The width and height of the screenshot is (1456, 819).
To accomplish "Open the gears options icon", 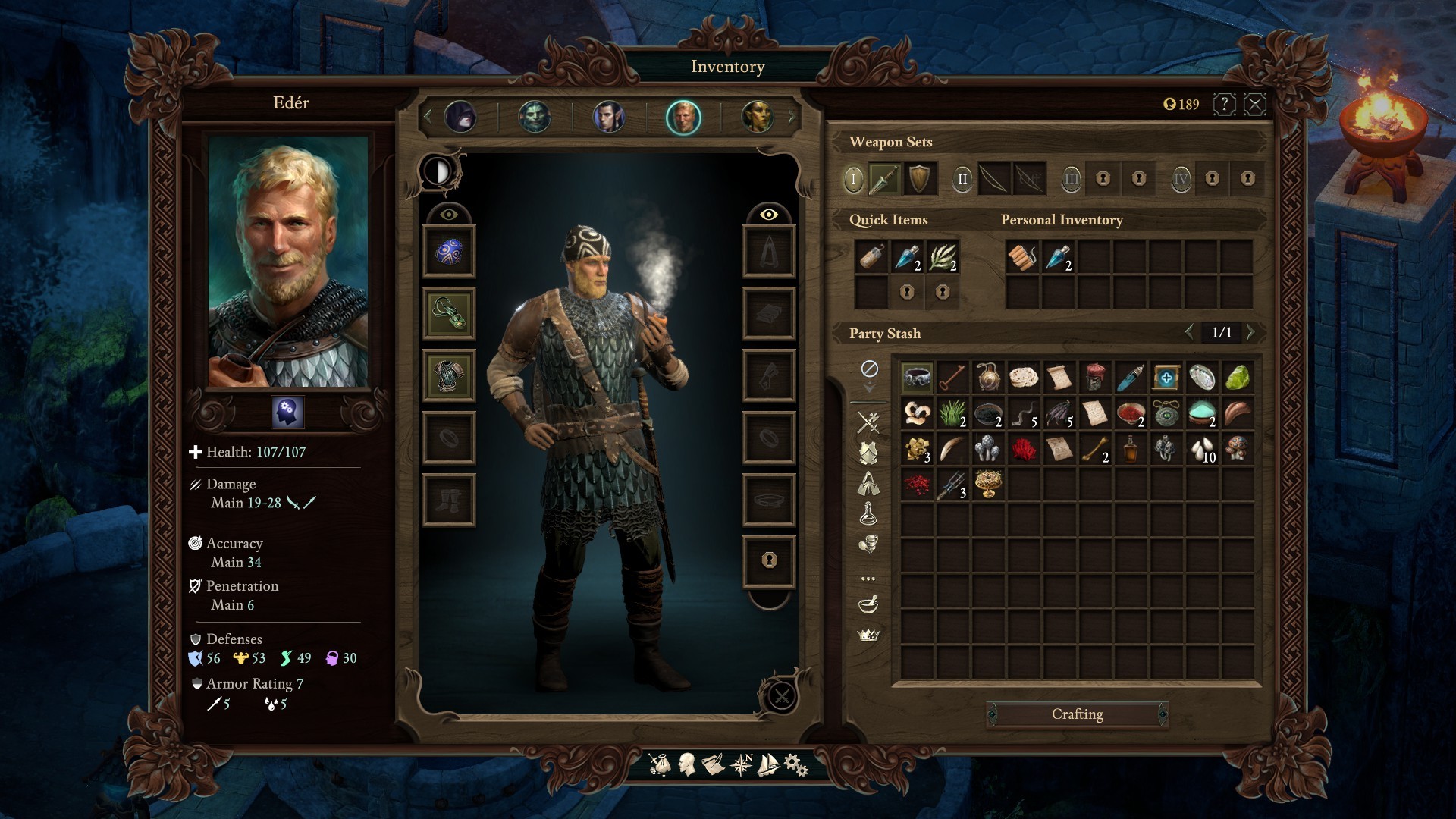I will tap(795, 764).
